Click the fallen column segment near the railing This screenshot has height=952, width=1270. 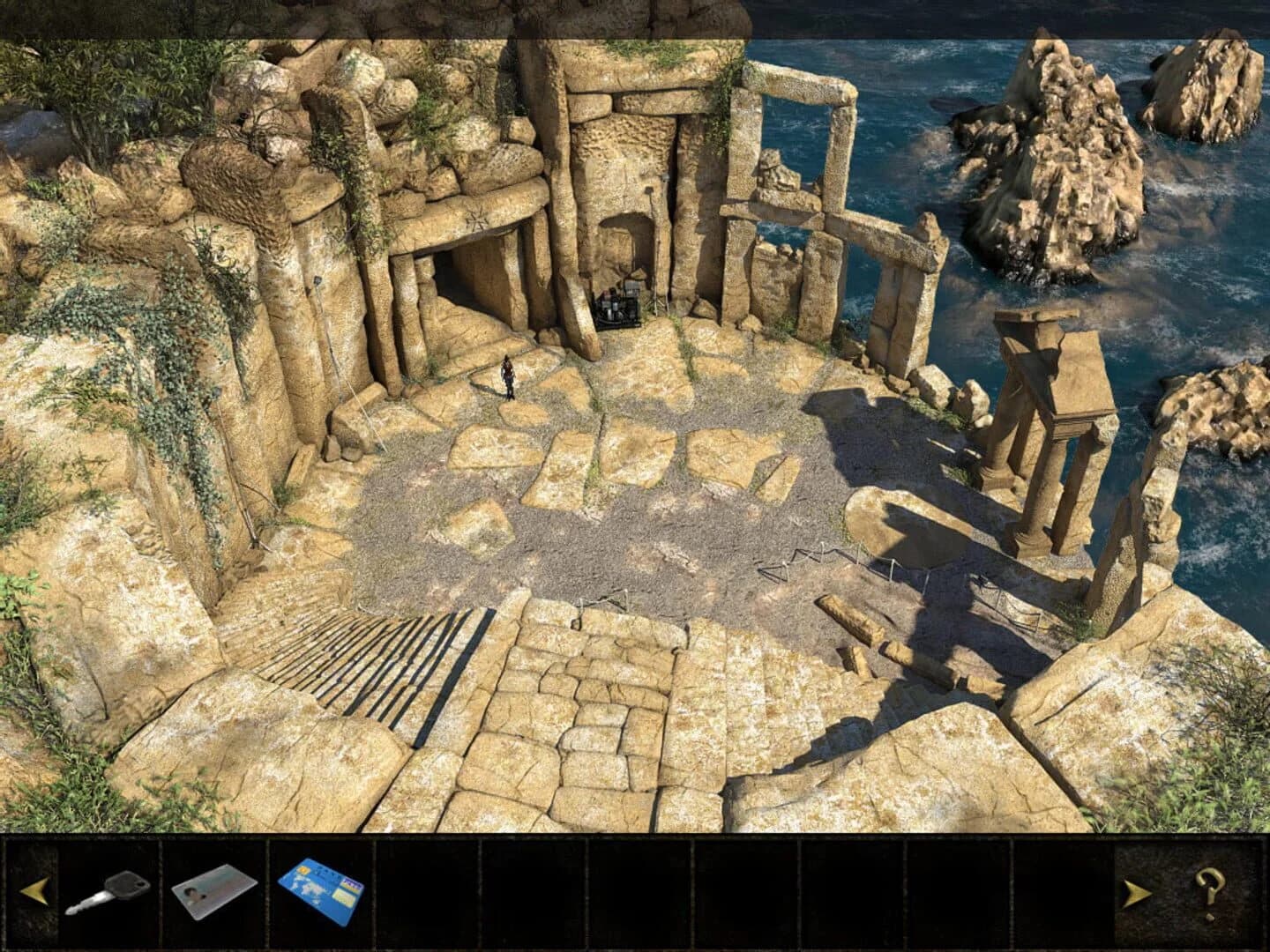(849, 617)
